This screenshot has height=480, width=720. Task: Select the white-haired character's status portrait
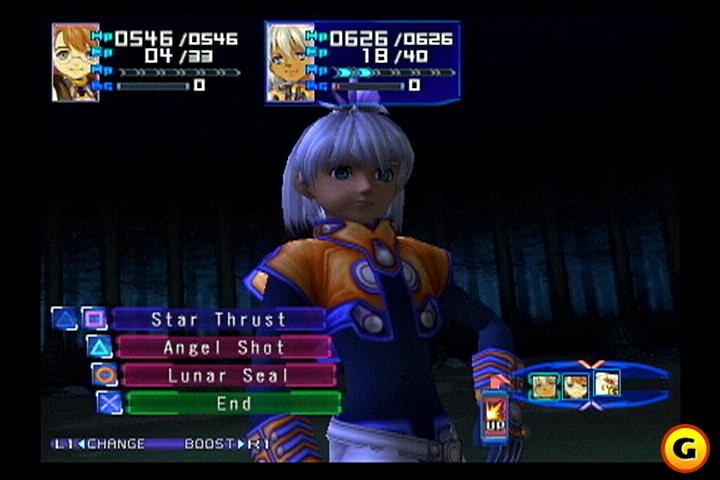[289, 62]
